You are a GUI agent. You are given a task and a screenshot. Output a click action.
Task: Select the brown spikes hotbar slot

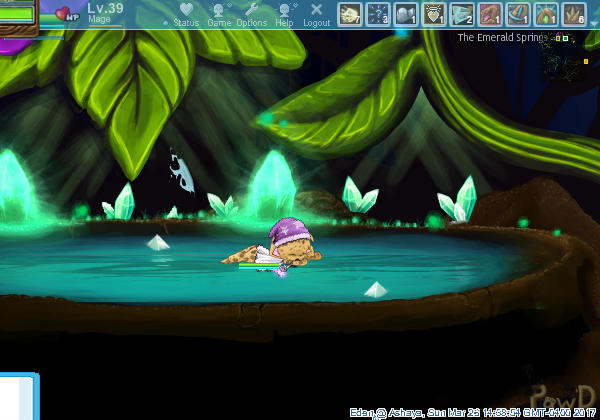(574, 14)
